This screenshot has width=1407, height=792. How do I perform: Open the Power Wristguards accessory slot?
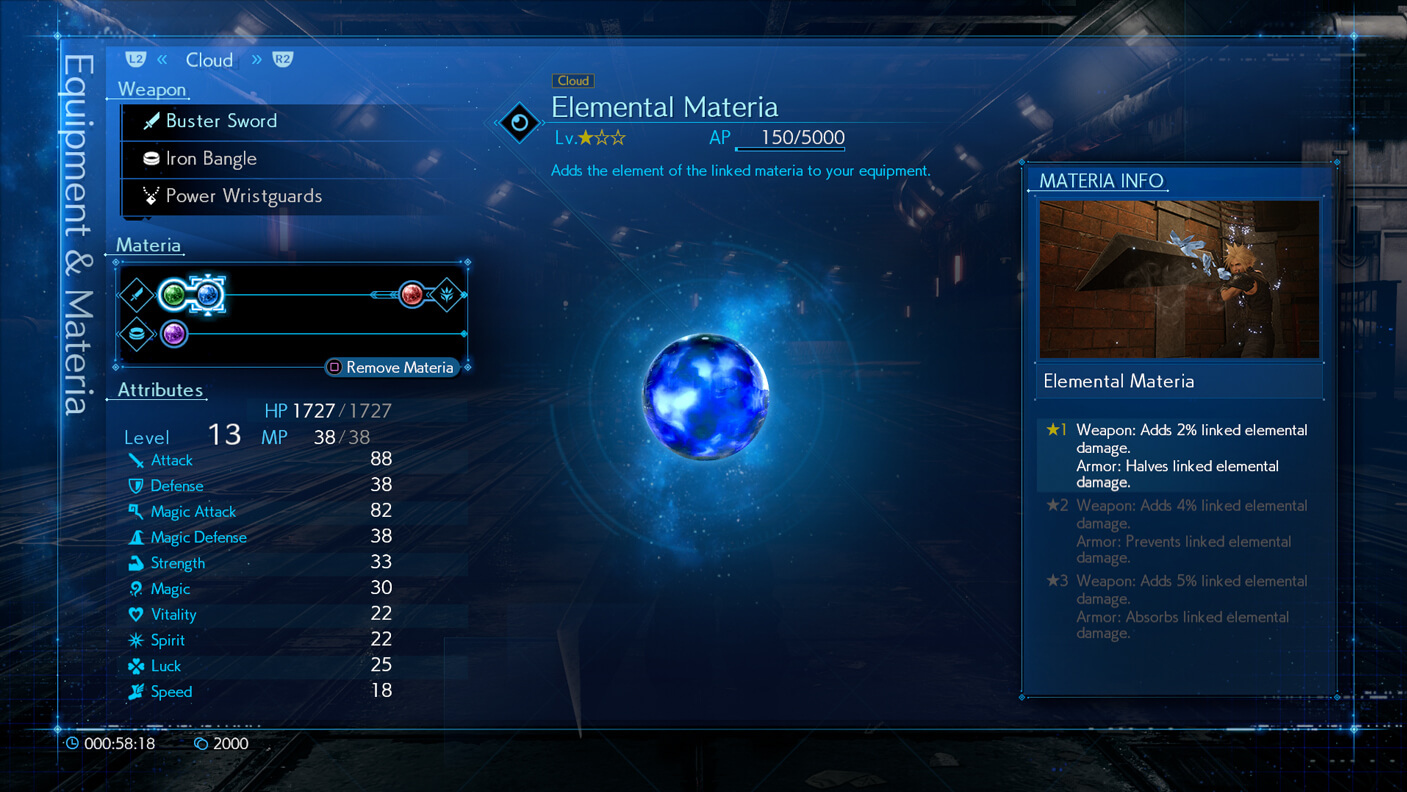(243, 196)
